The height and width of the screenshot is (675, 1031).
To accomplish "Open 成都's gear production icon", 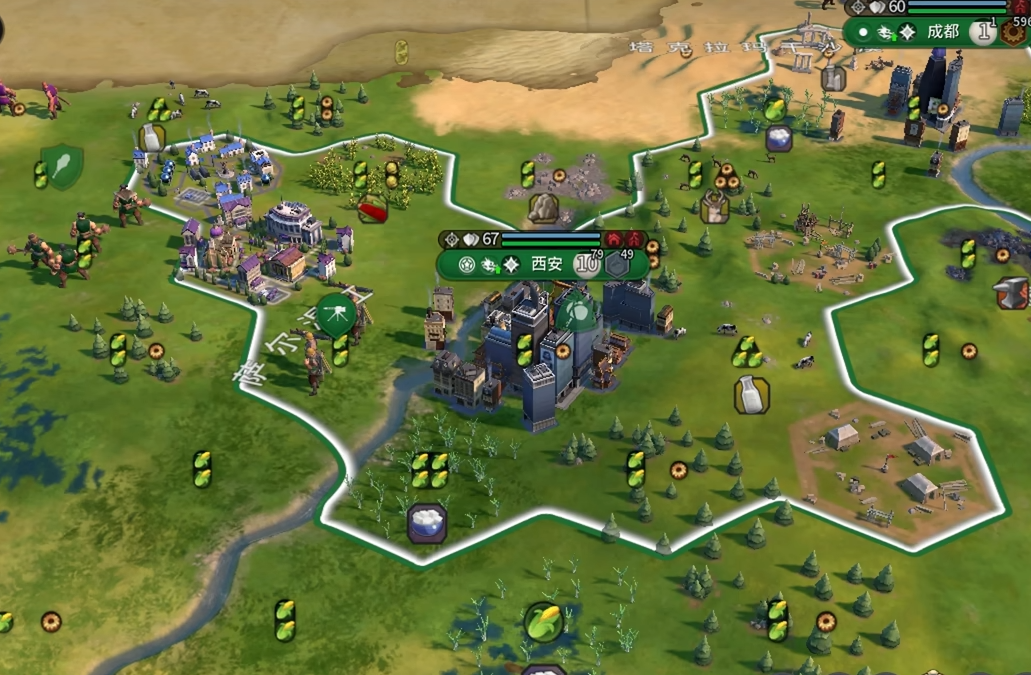I will click(1015, 32).
